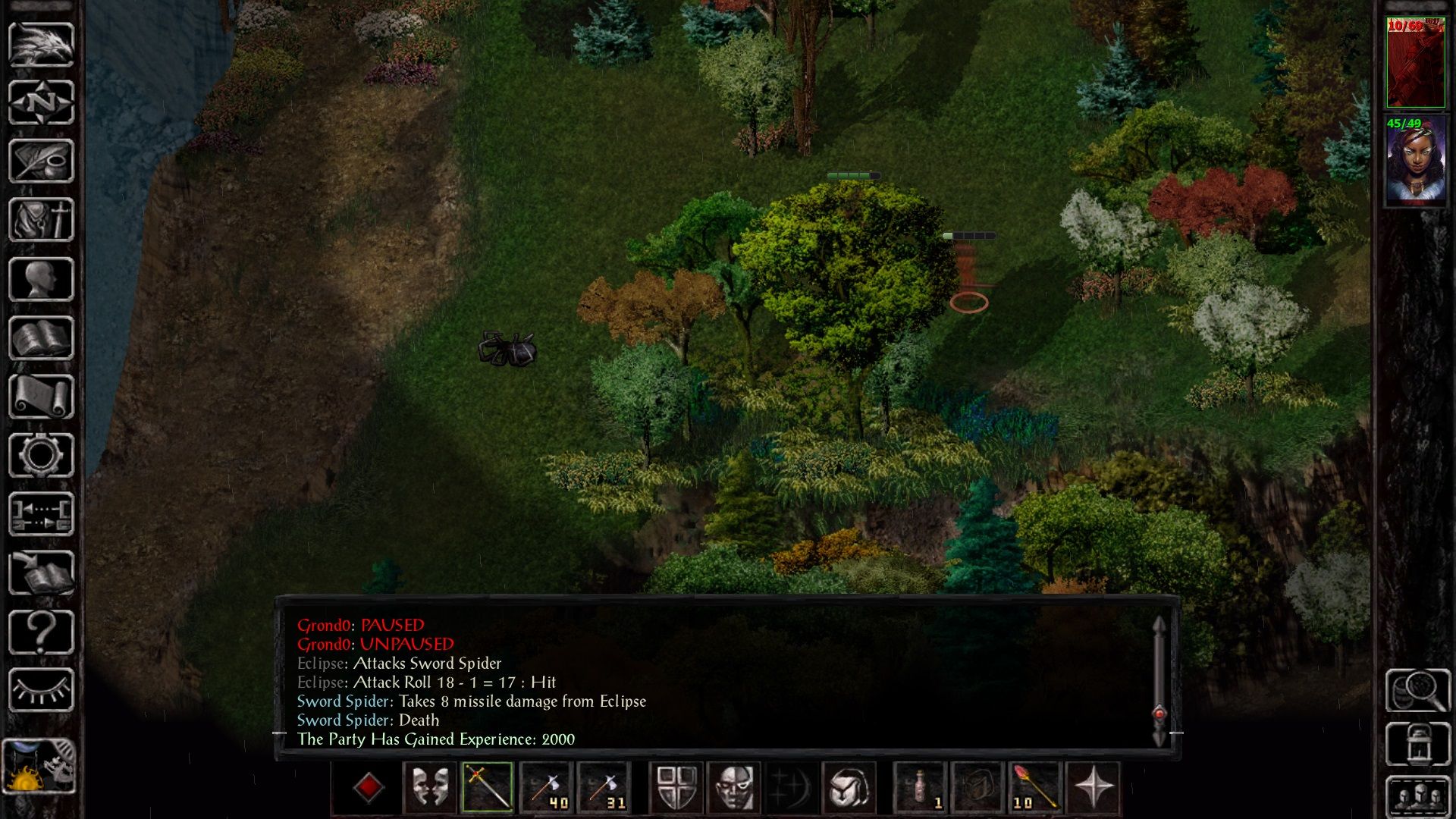The image size is (1456, 819).
Task: Select all party members with helmets button
Action: pos(1417,798)
